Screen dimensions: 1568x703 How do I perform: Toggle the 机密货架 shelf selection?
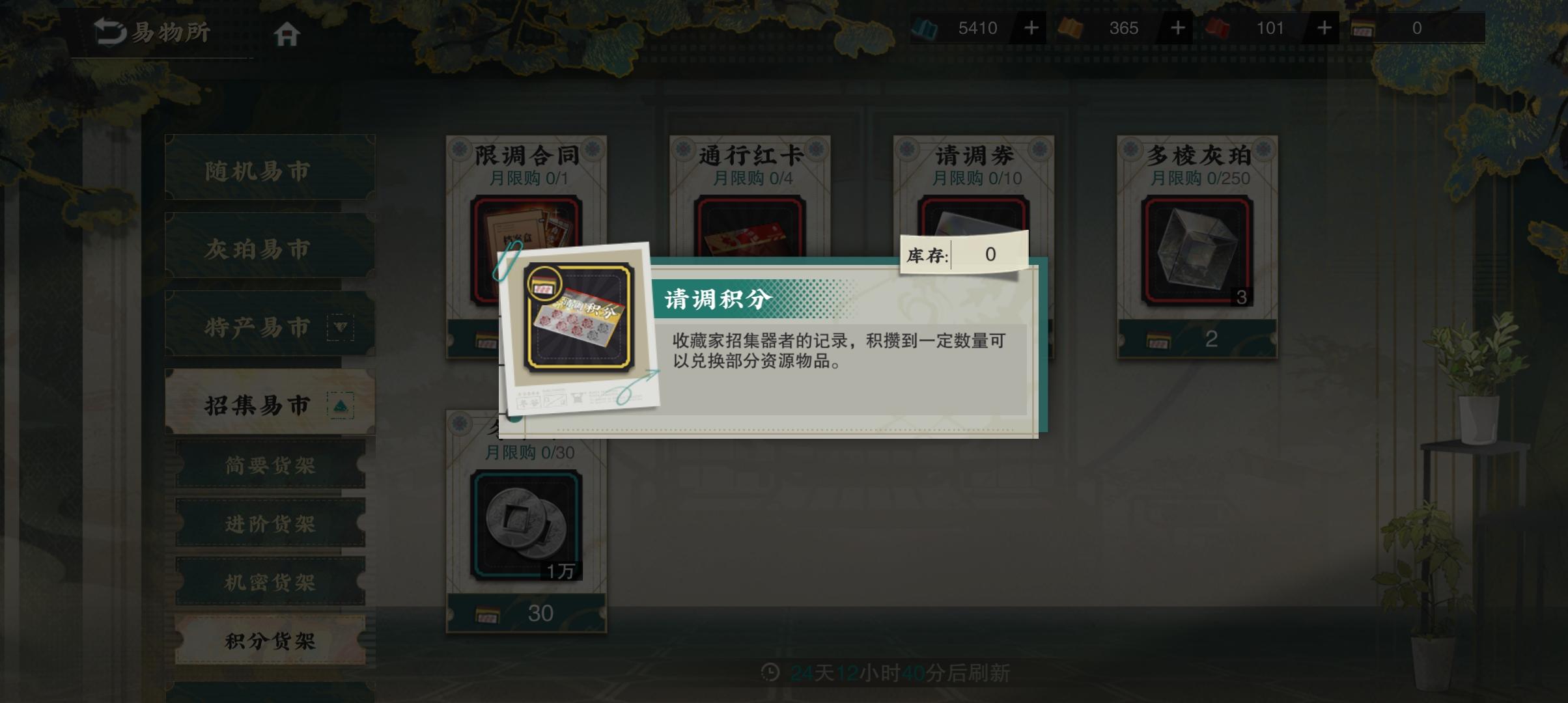coord(270,581)
